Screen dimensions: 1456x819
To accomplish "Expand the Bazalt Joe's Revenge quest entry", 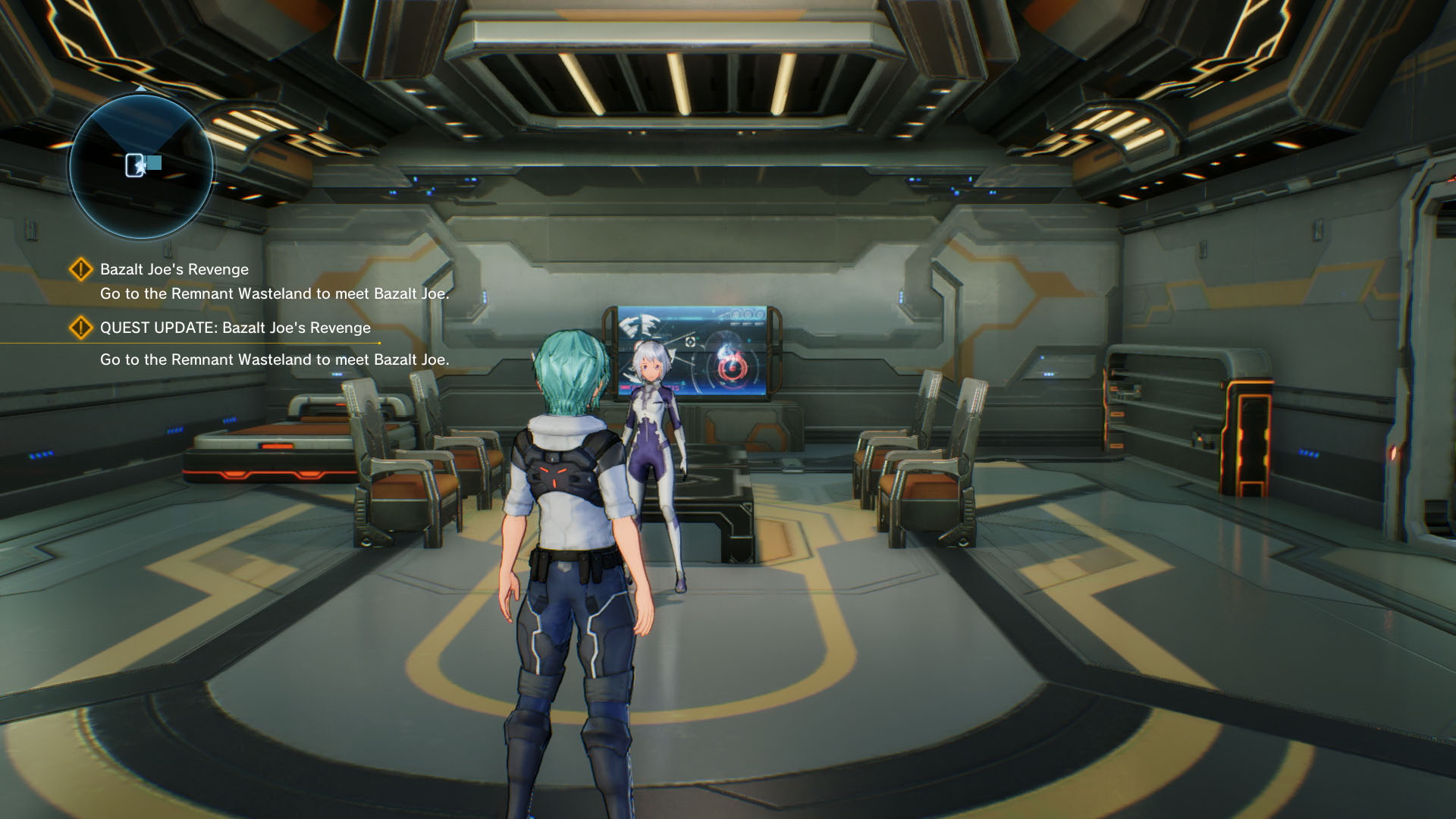I will tap(174, 269).
